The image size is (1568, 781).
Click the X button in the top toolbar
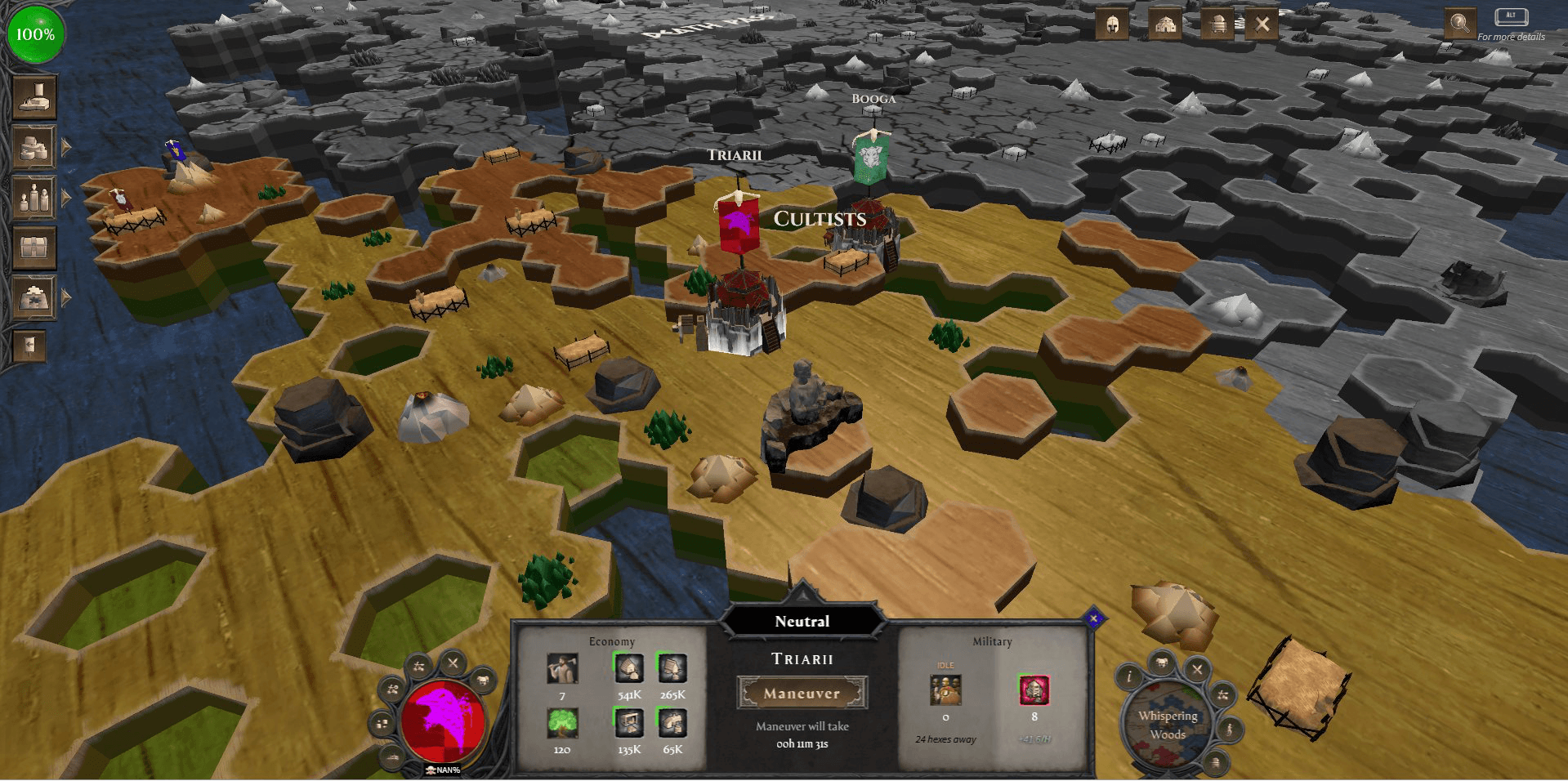tap(1262, 25)
